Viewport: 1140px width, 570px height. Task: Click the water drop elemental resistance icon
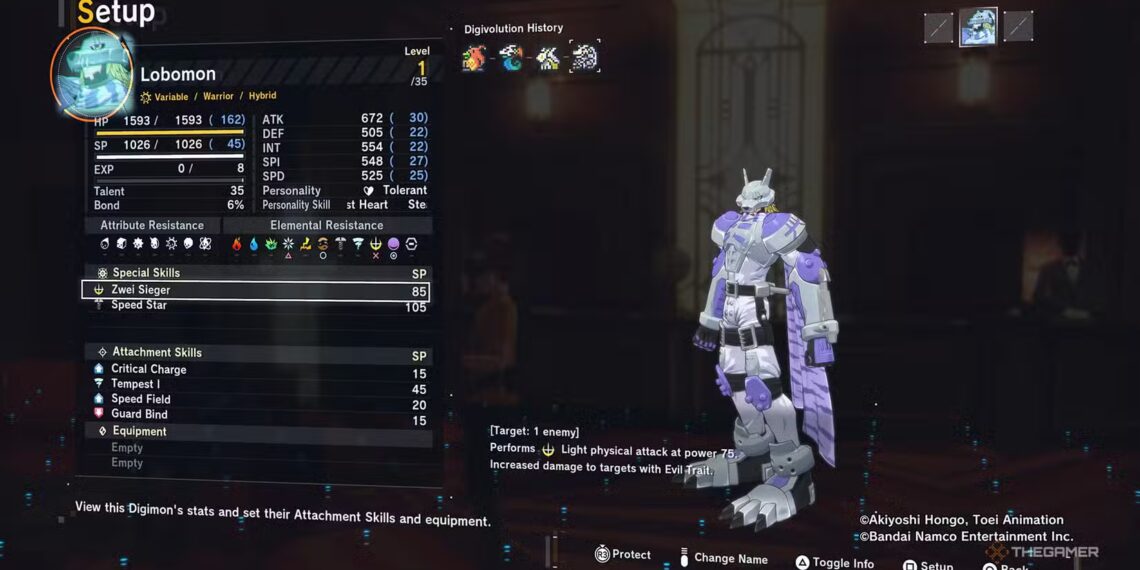click(x=254, y=244)
